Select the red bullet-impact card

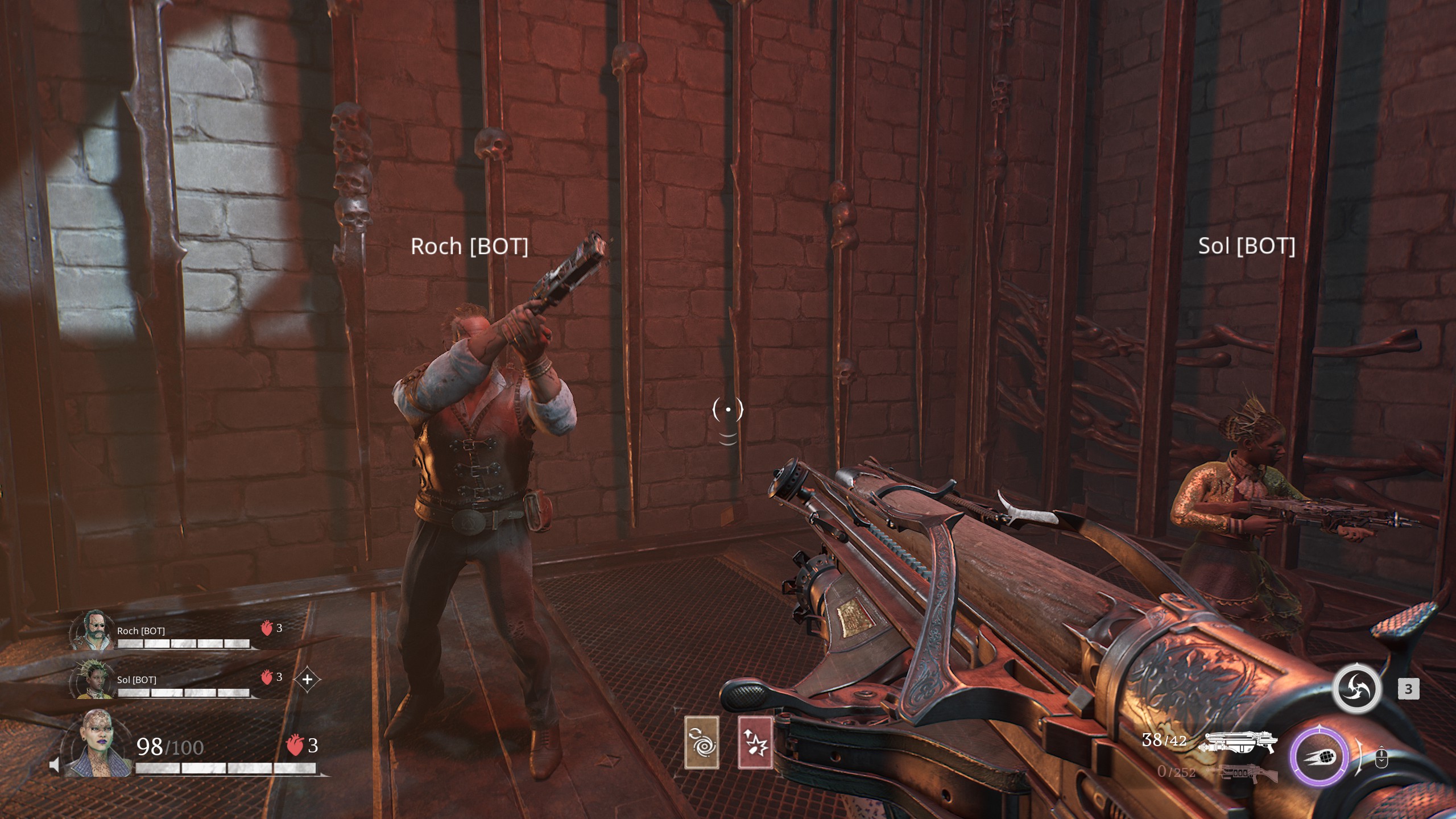pos(755,742)
